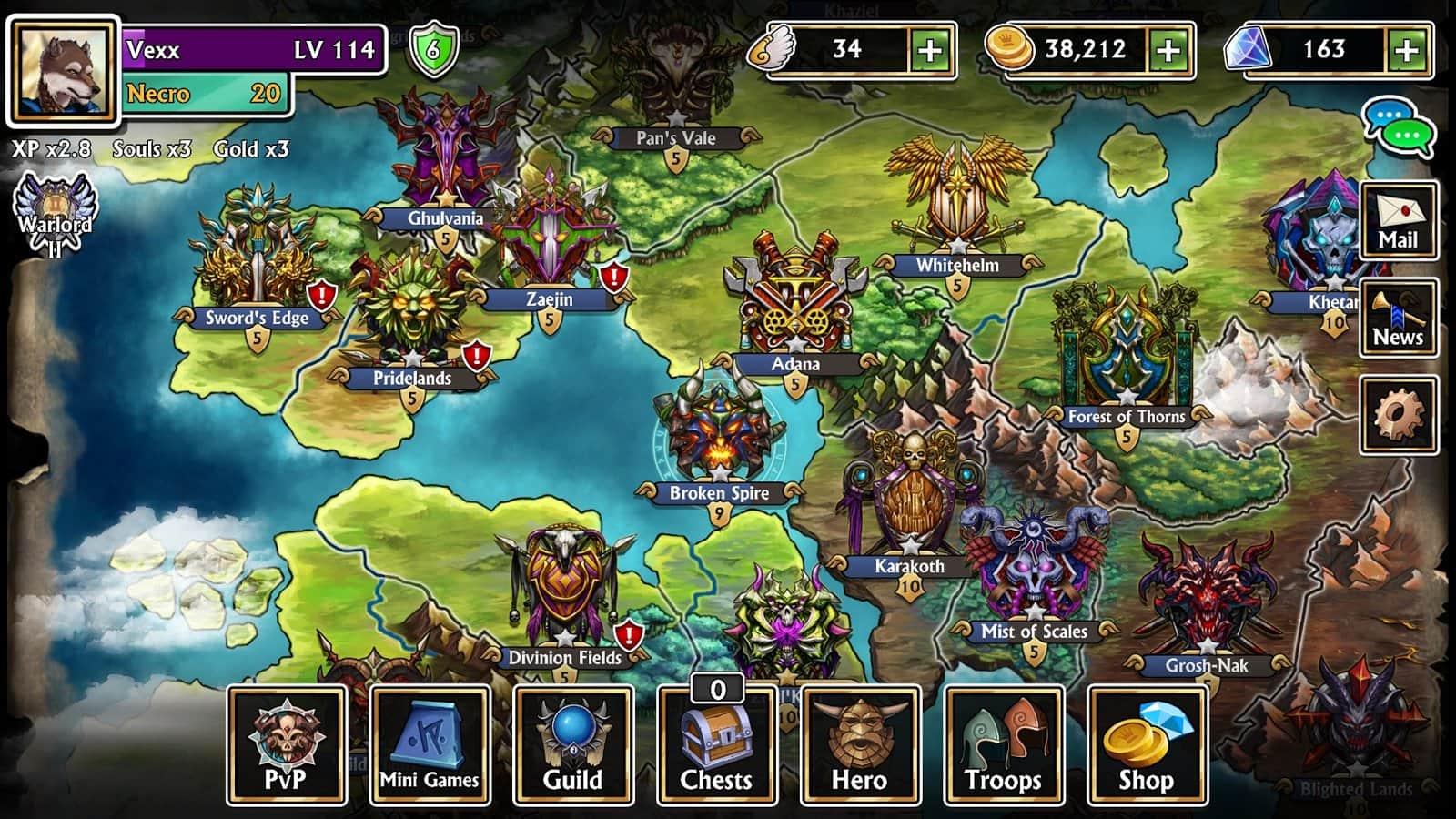Open the Shop
Image resolution: width=1456 pixels, height=819 pixels.
(1147, 745)
